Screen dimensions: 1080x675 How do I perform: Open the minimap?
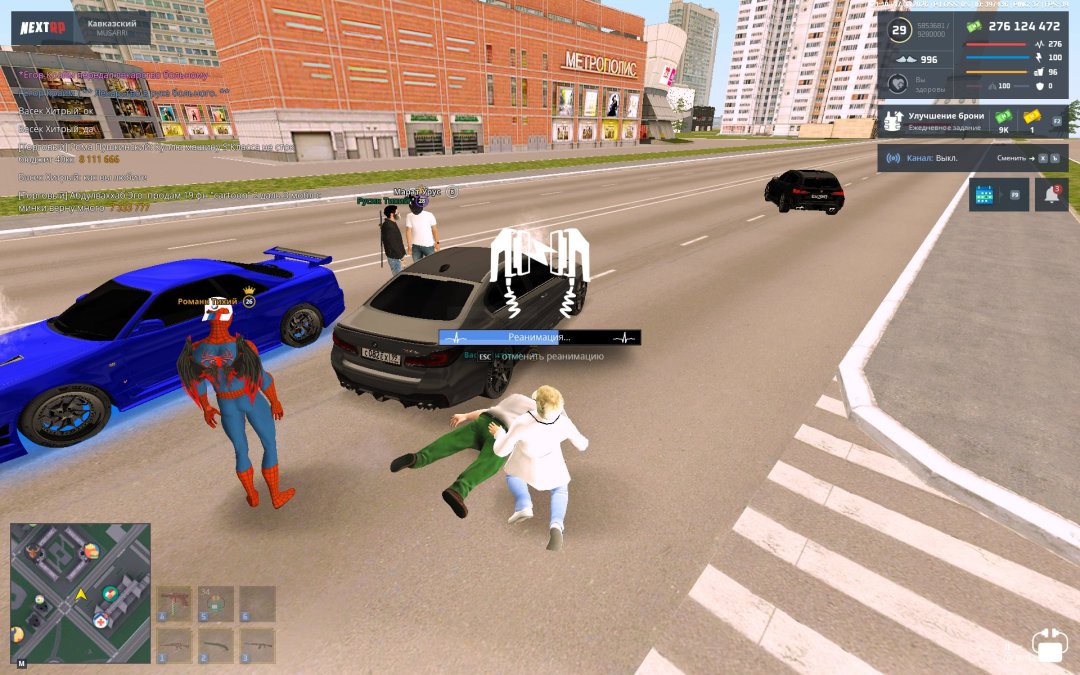[x=80, y=593]
